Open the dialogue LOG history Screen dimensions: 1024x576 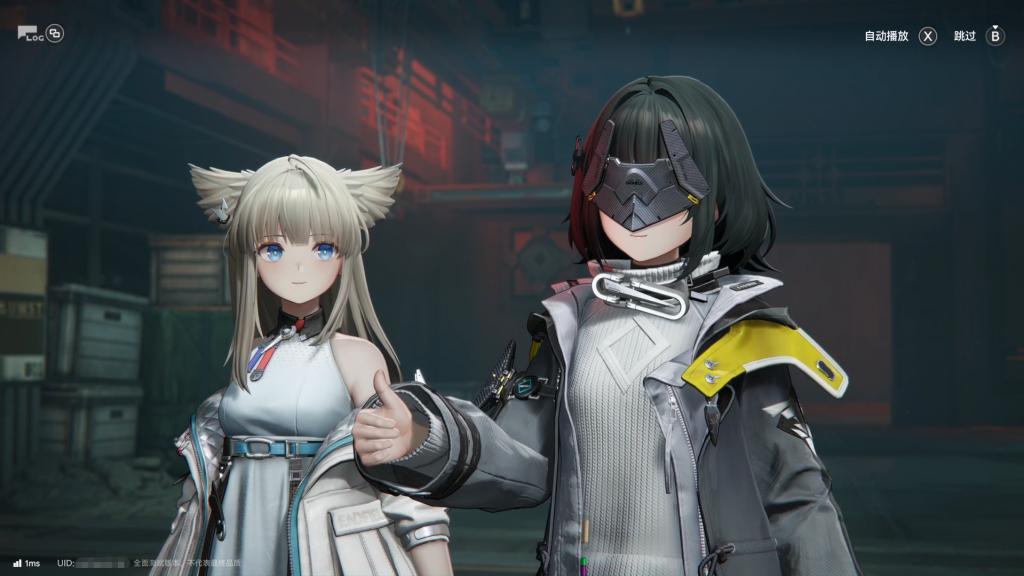pyautogui.click(x=30, y=33)
